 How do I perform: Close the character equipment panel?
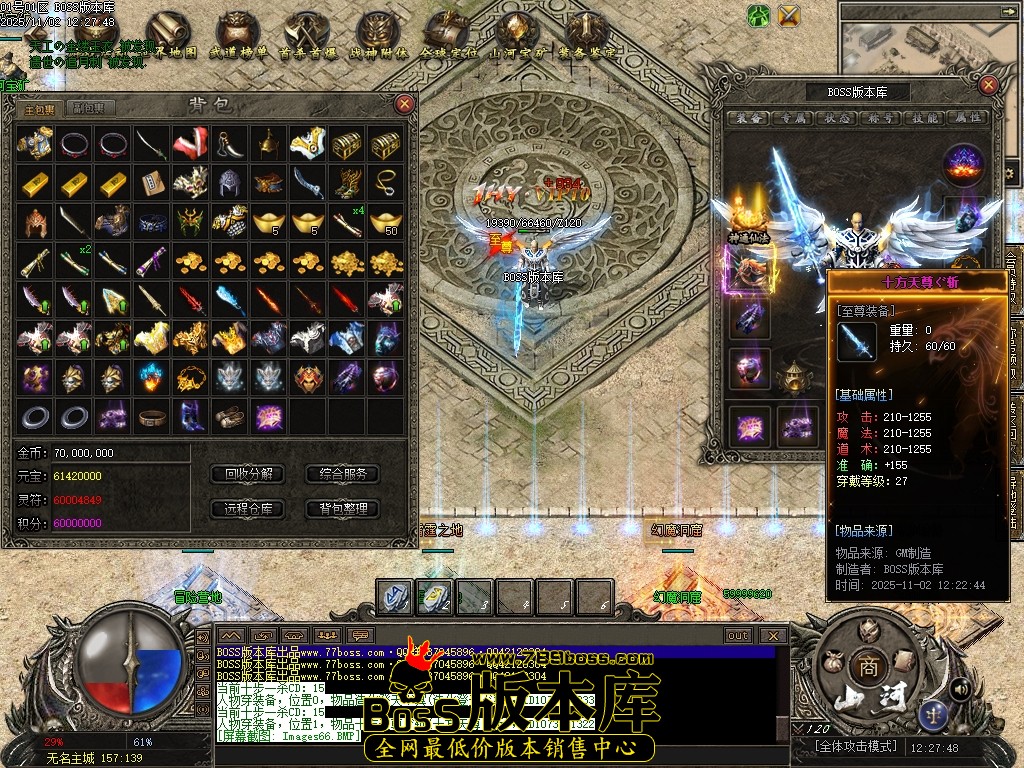[989, 86]
